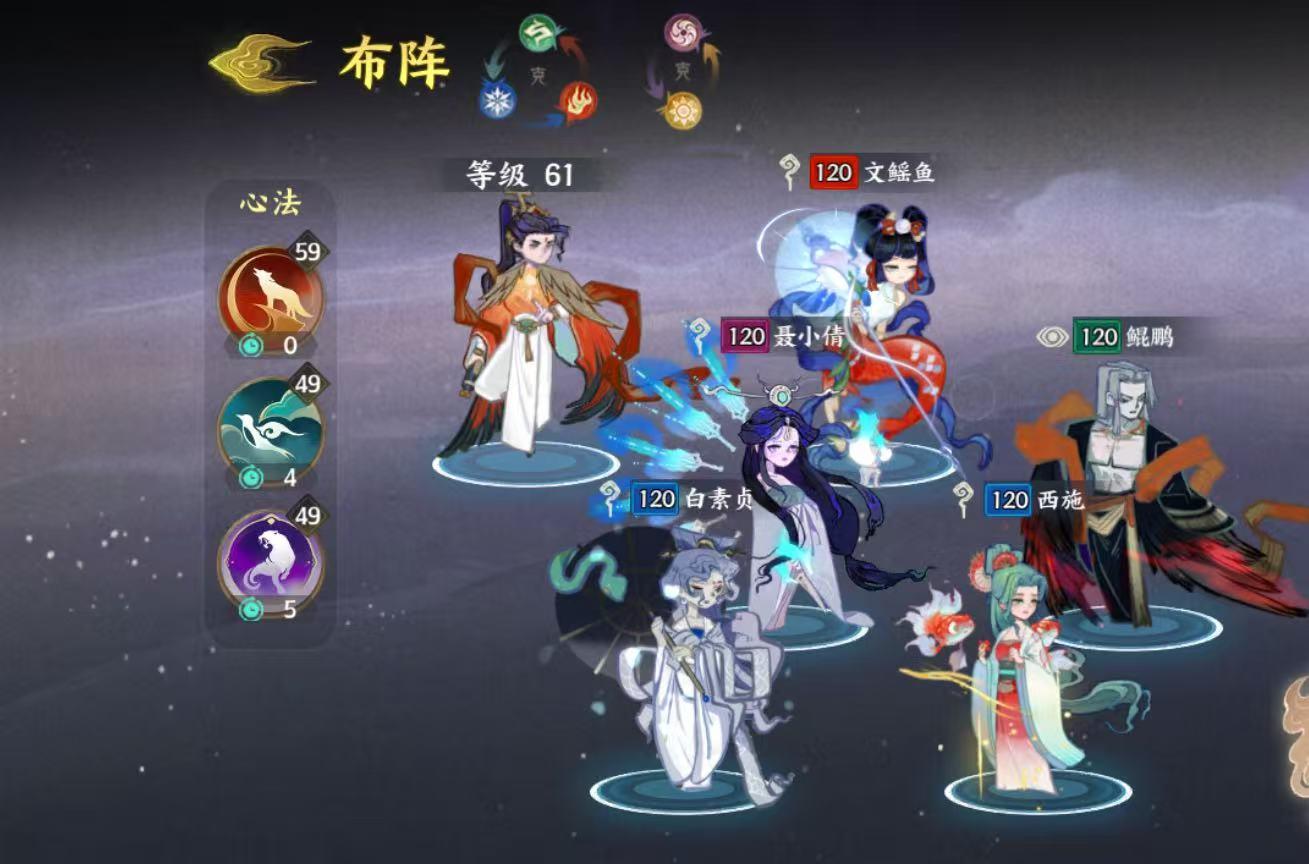Select the blue ice element icon
1309x864 pixels.
pyautogui.click(x=497, y=99)
